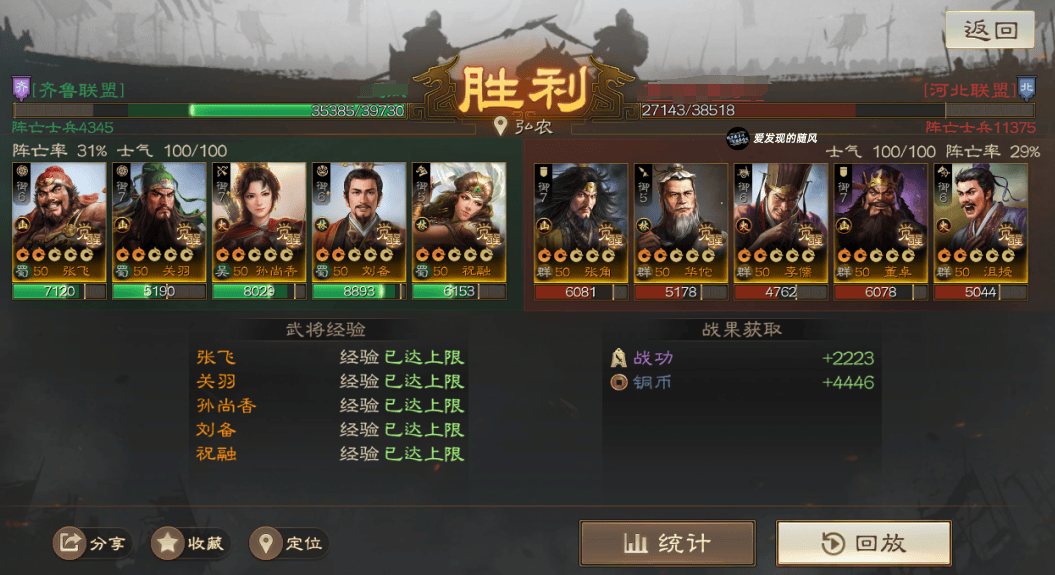
Task: Open the 统计 statistics panel
Action: 667,543
